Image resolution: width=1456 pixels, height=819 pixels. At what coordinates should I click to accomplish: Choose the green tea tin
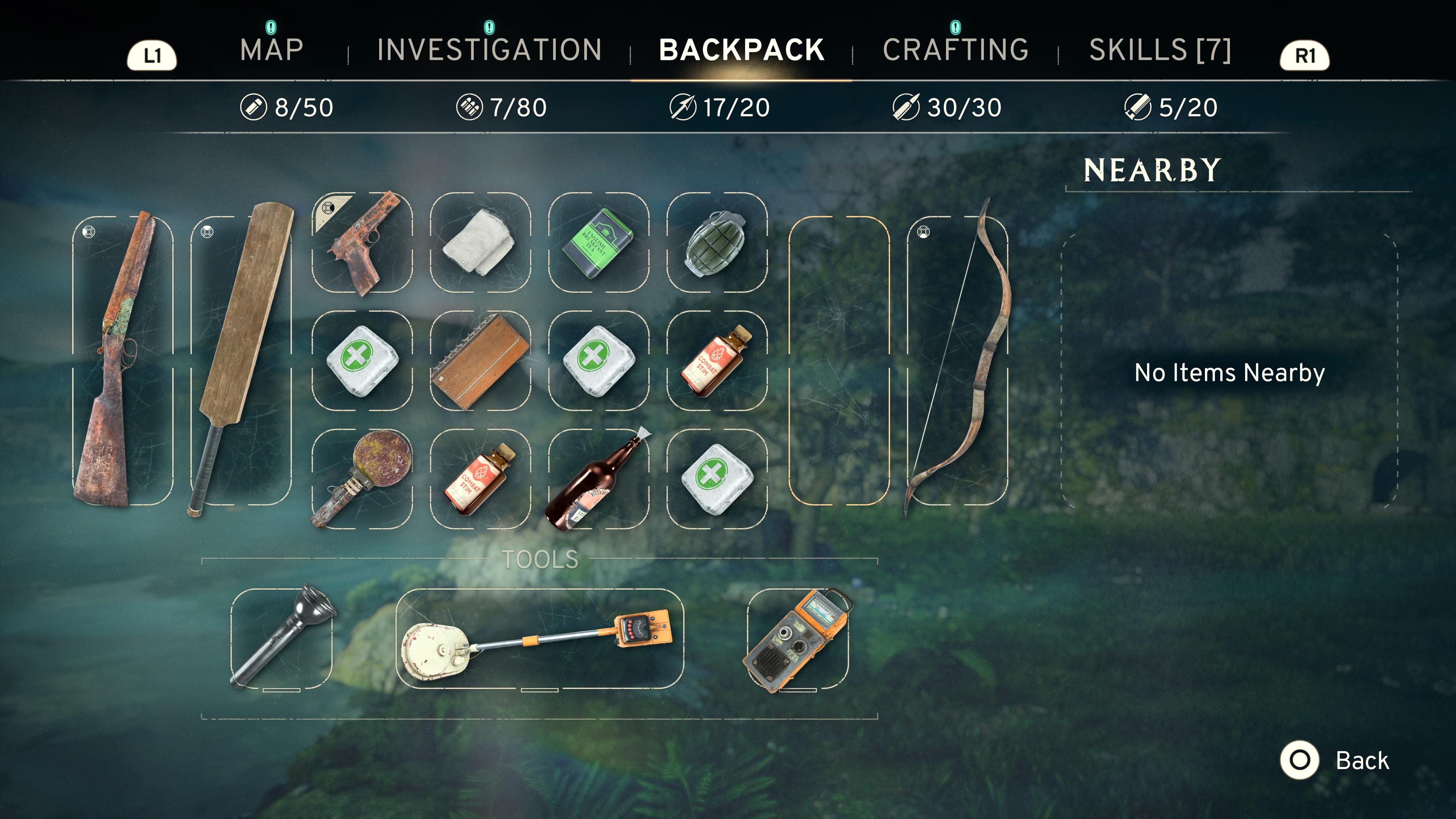[599, 243]
